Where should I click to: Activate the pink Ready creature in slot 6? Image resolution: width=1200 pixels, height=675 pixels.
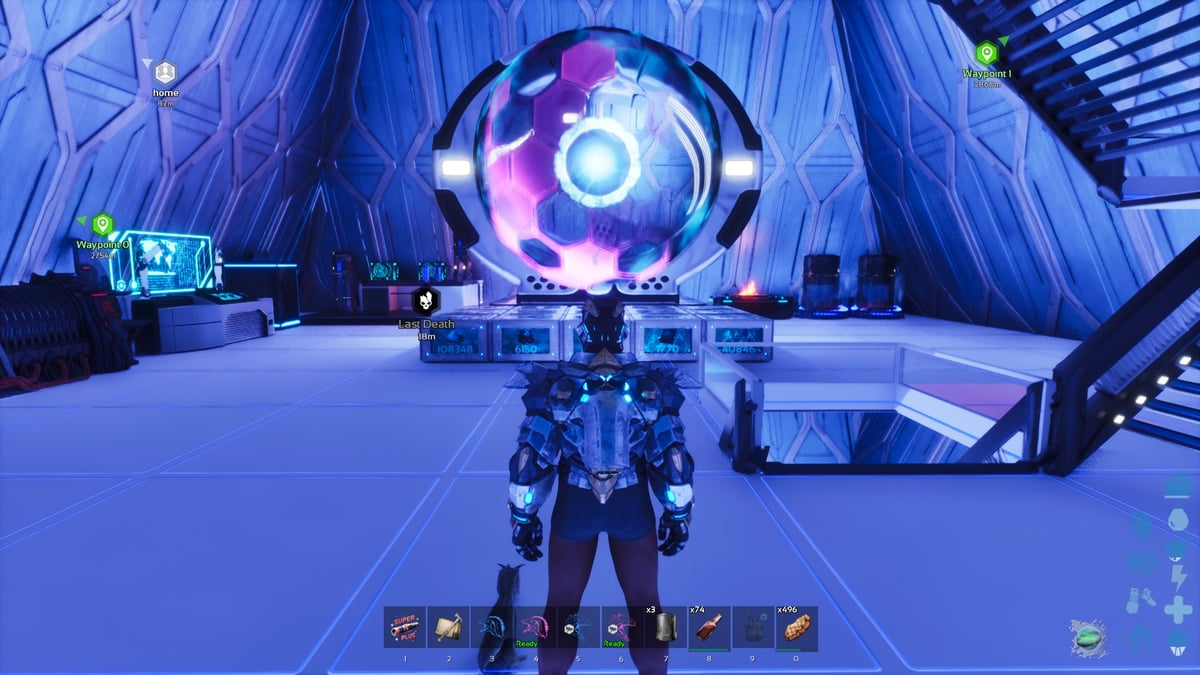coord(622,627)
